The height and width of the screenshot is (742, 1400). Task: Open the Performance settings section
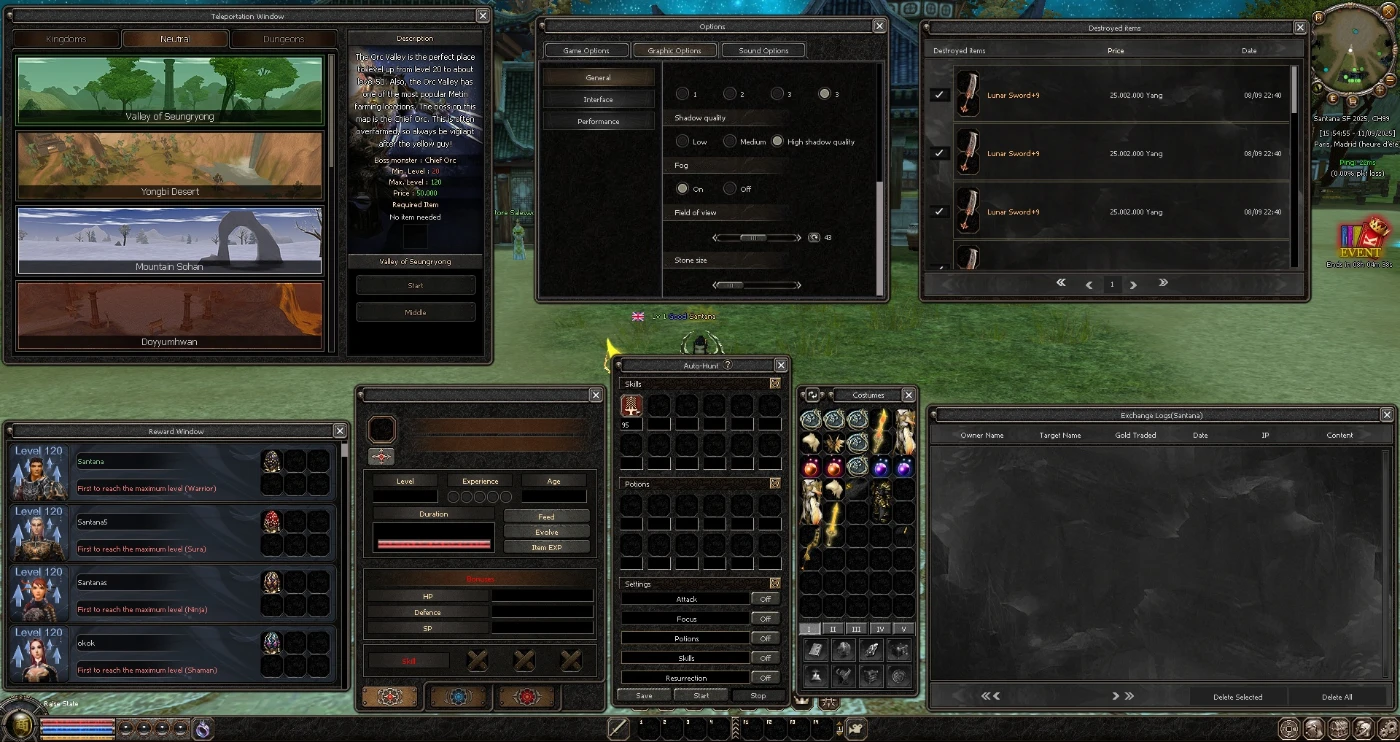[598, 121]
